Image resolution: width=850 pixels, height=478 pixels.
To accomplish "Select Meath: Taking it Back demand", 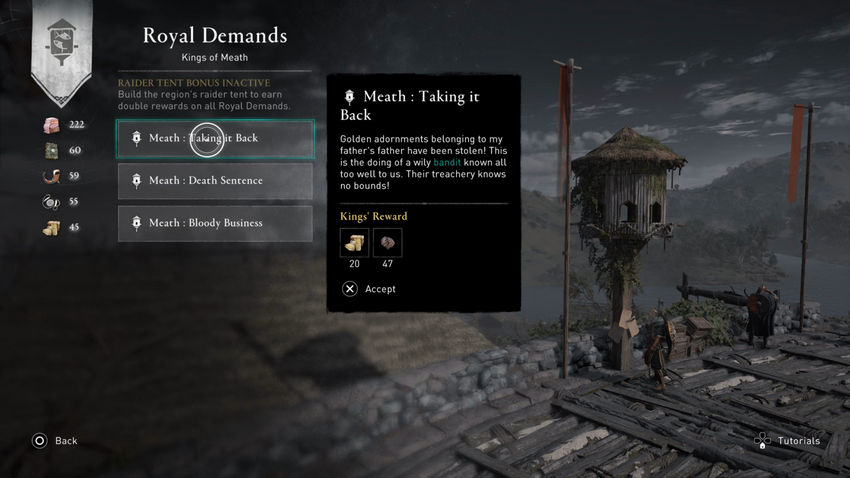I will (x=215, y=139).
